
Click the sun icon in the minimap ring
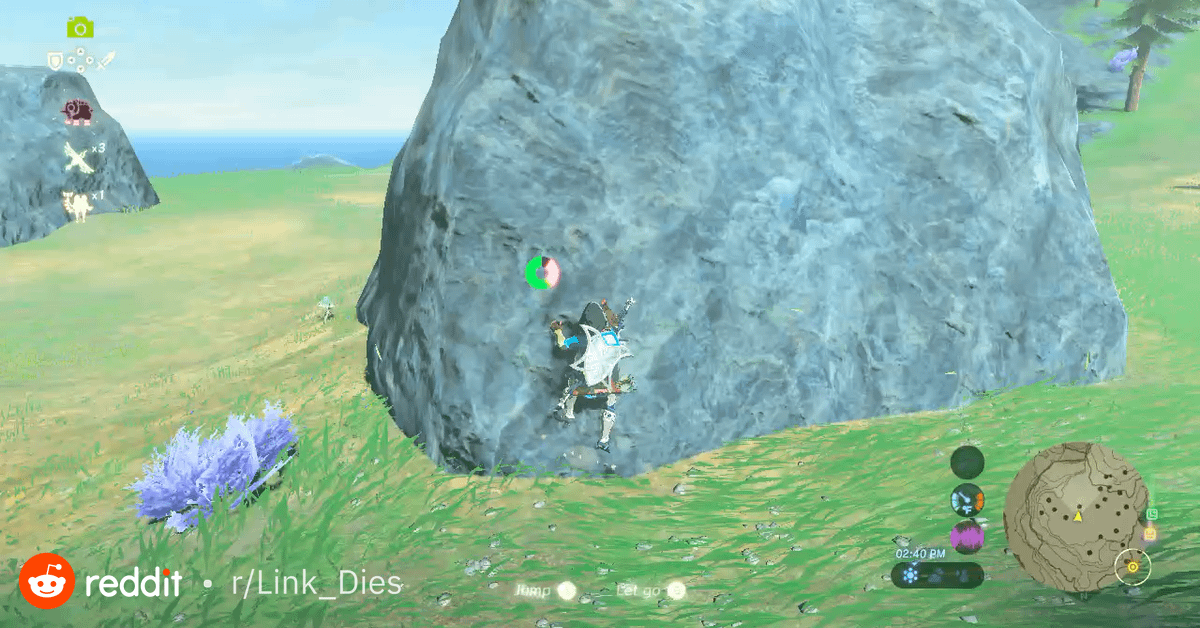pos(1133,567)
